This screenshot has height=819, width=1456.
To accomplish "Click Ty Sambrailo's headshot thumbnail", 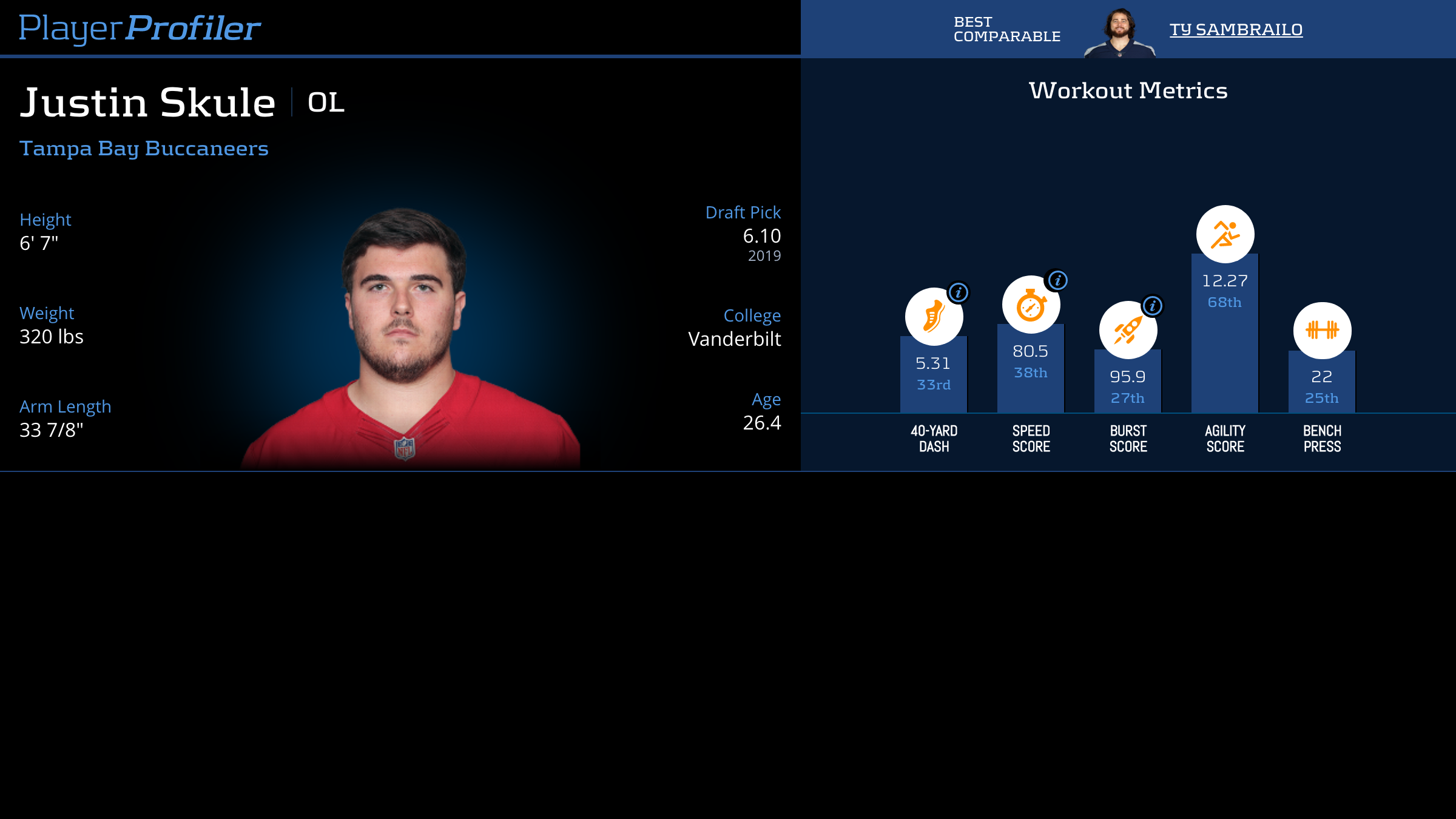I will tap(1120, 33).
